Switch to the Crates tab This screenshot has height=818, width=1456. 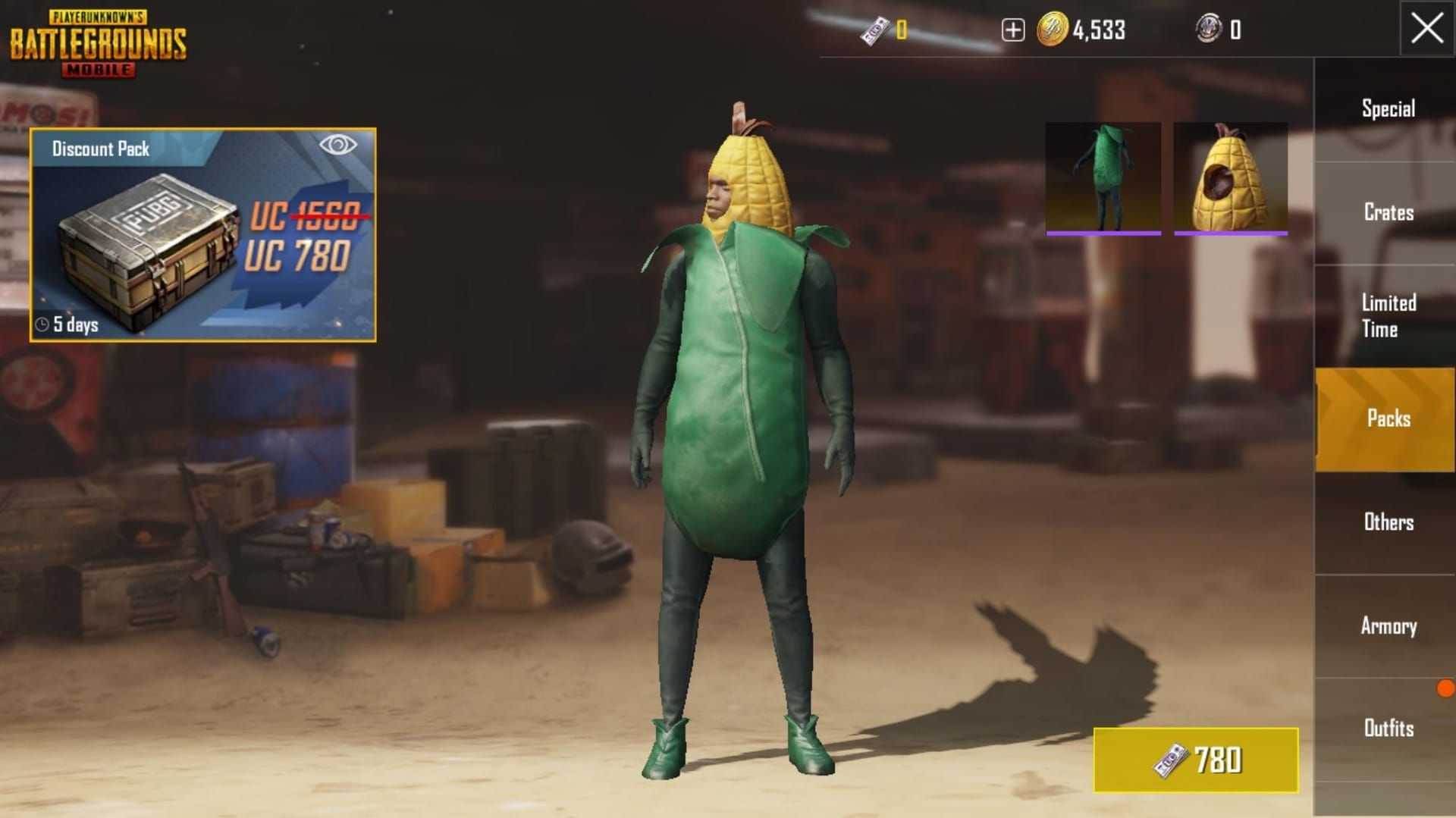pyautogui.click(x=1388, y=213)
